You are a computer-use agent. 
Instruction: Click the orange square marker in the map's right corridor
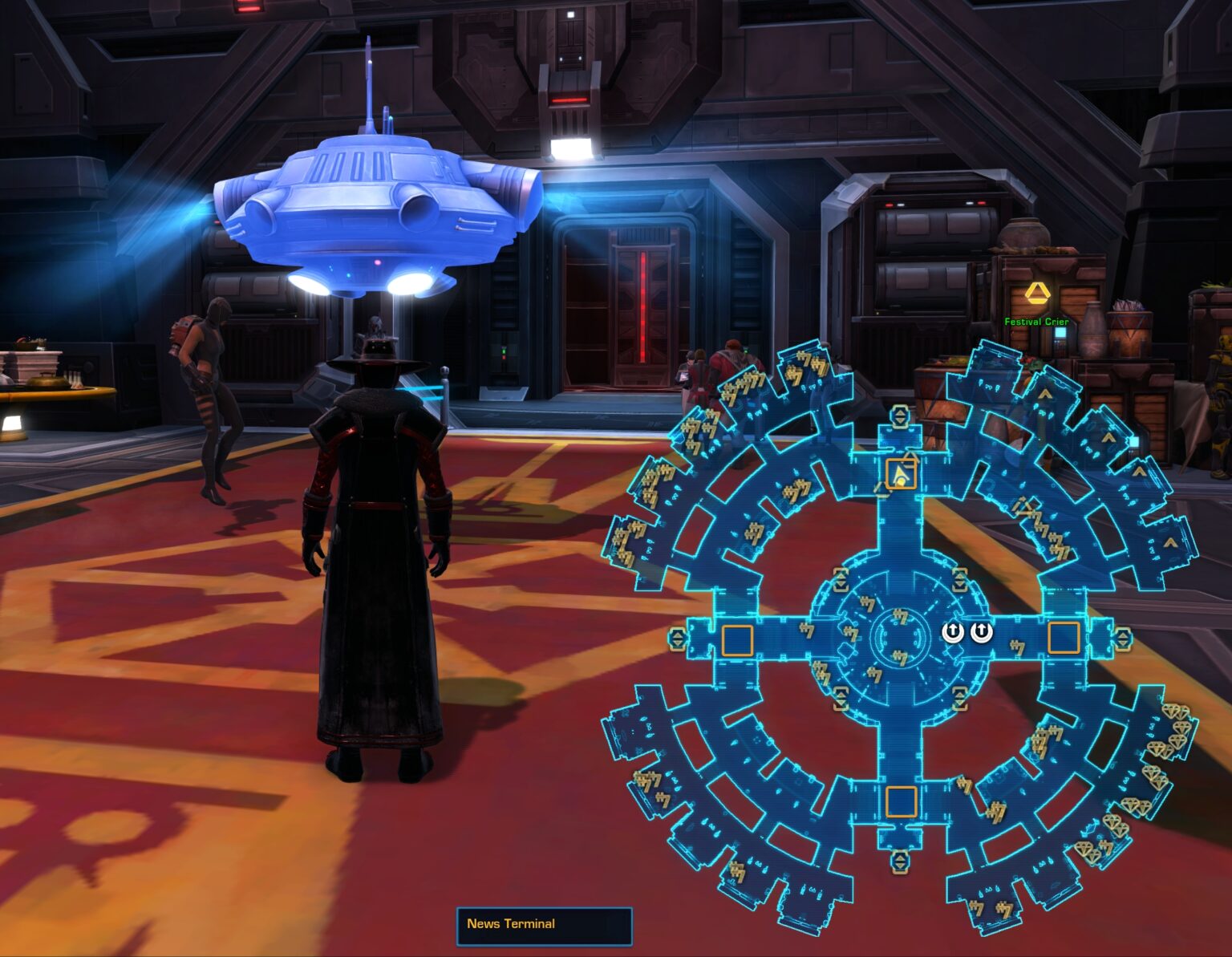coord(1064,637)
